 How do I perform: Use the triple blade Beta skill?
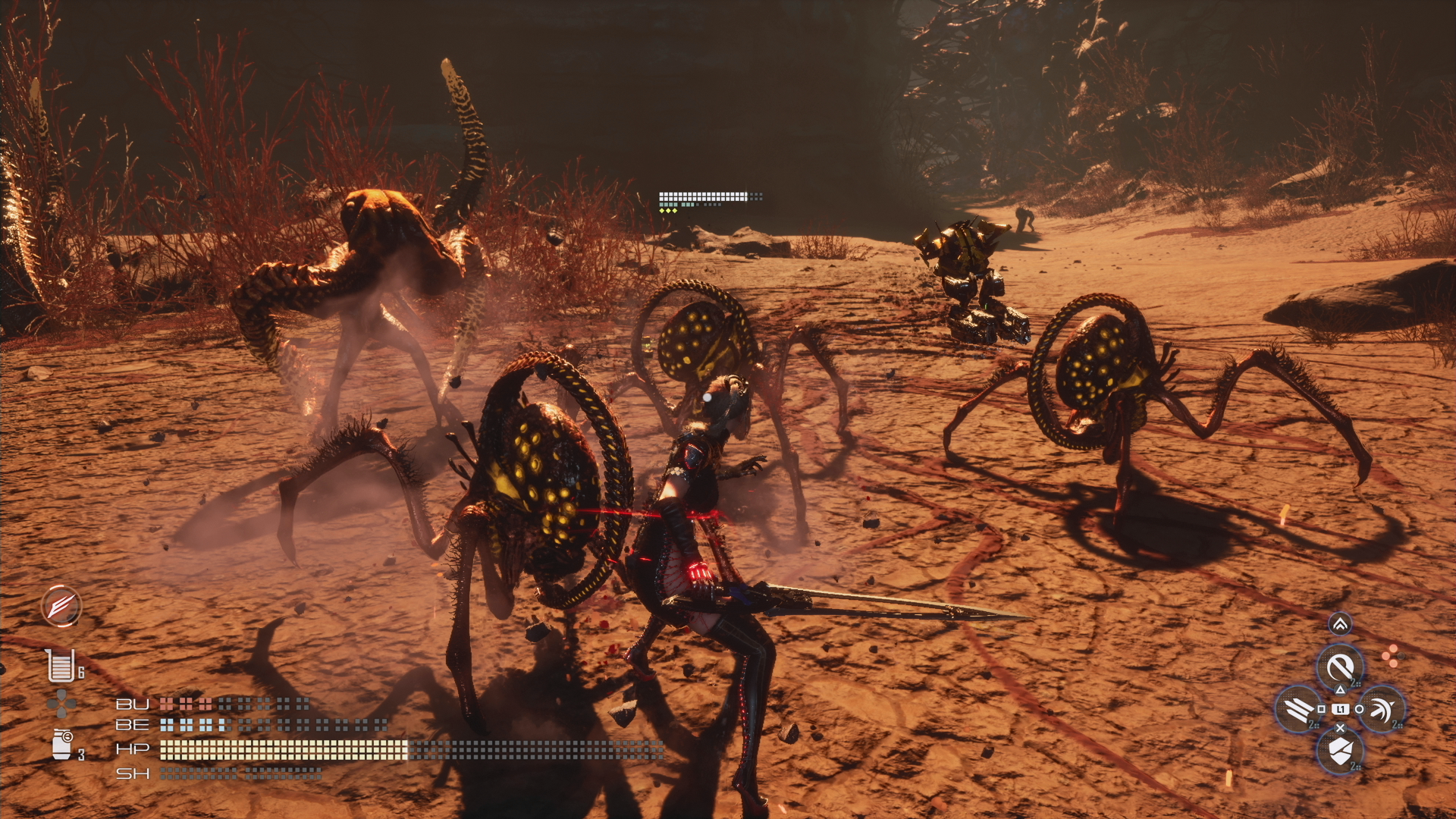click(1299, 709)
